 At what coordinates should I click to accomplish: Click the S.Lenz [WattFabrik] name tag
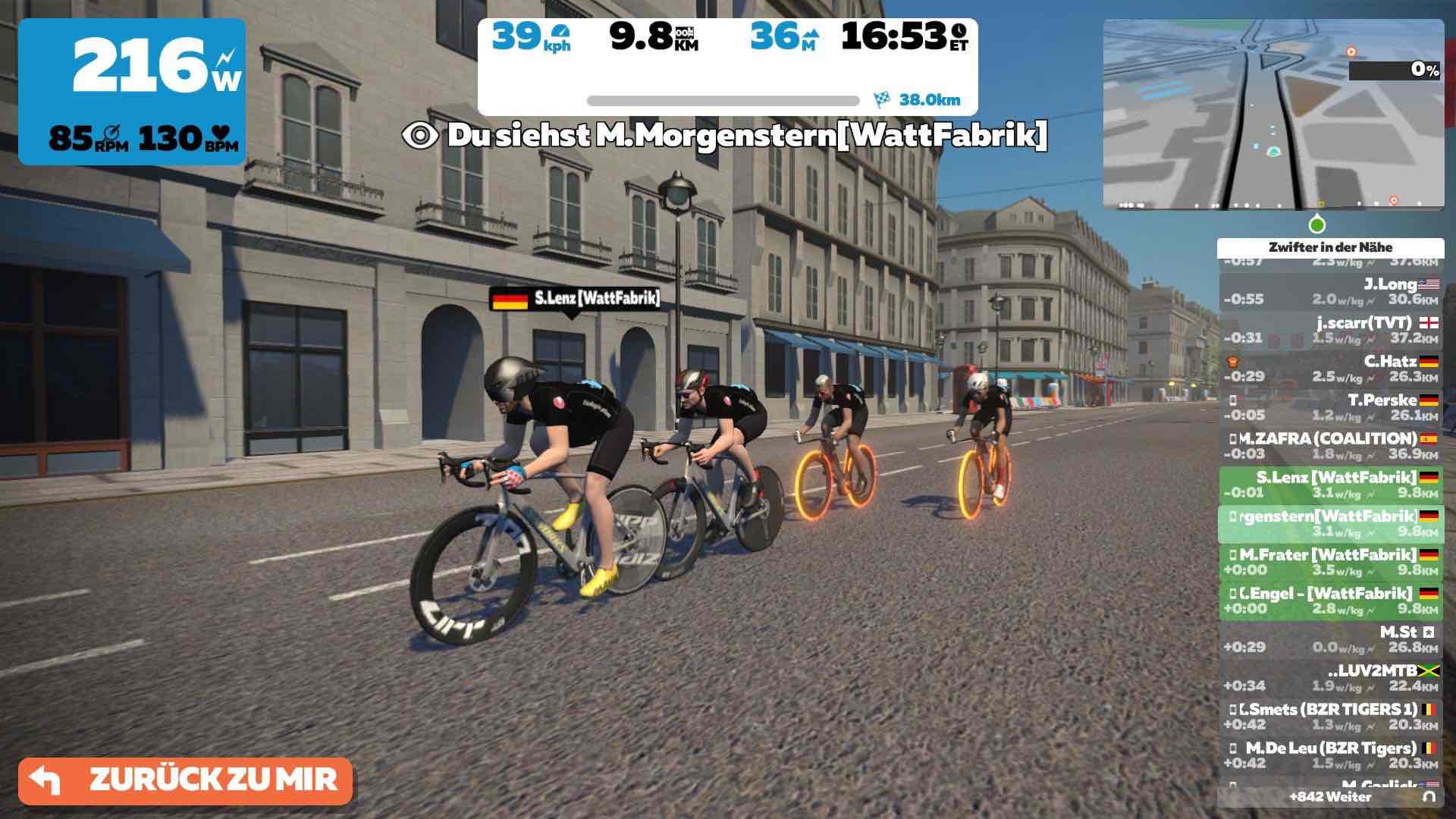tap(576, 299)
